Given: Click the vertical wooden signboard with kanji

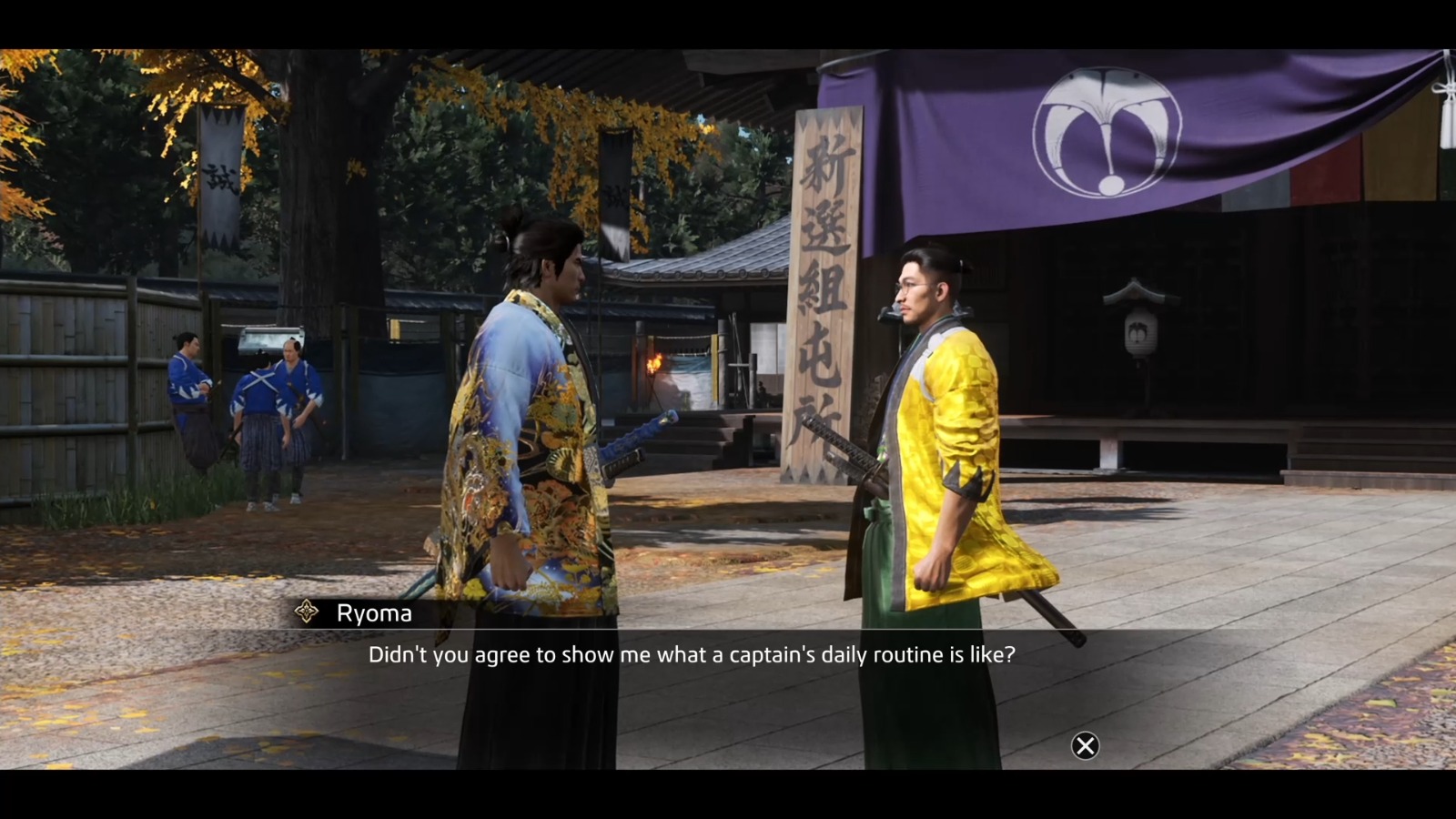Looking at the screenshot, I should (822, 291).
